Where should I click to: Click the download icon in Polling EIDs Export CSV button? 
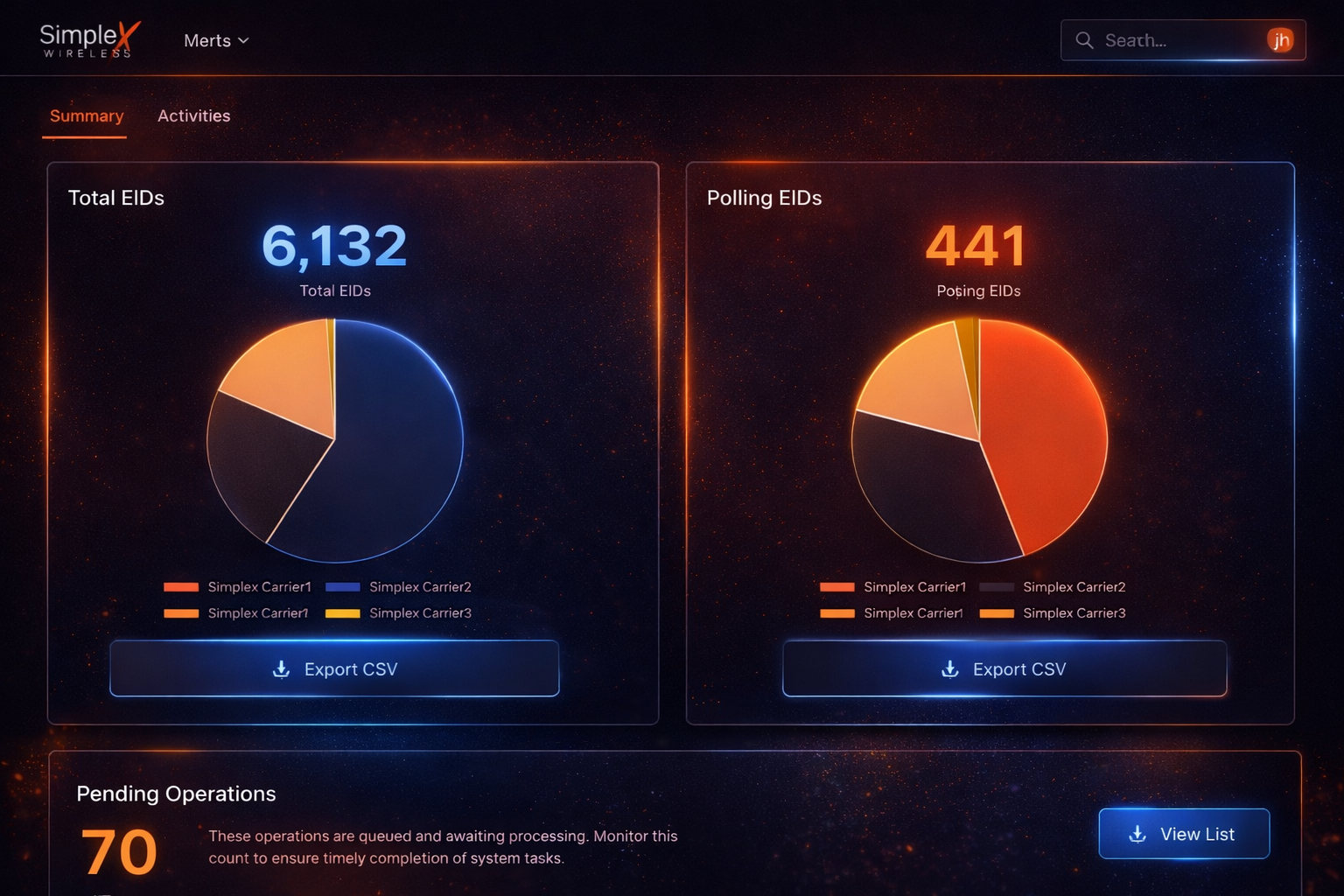tap(949, 669)
